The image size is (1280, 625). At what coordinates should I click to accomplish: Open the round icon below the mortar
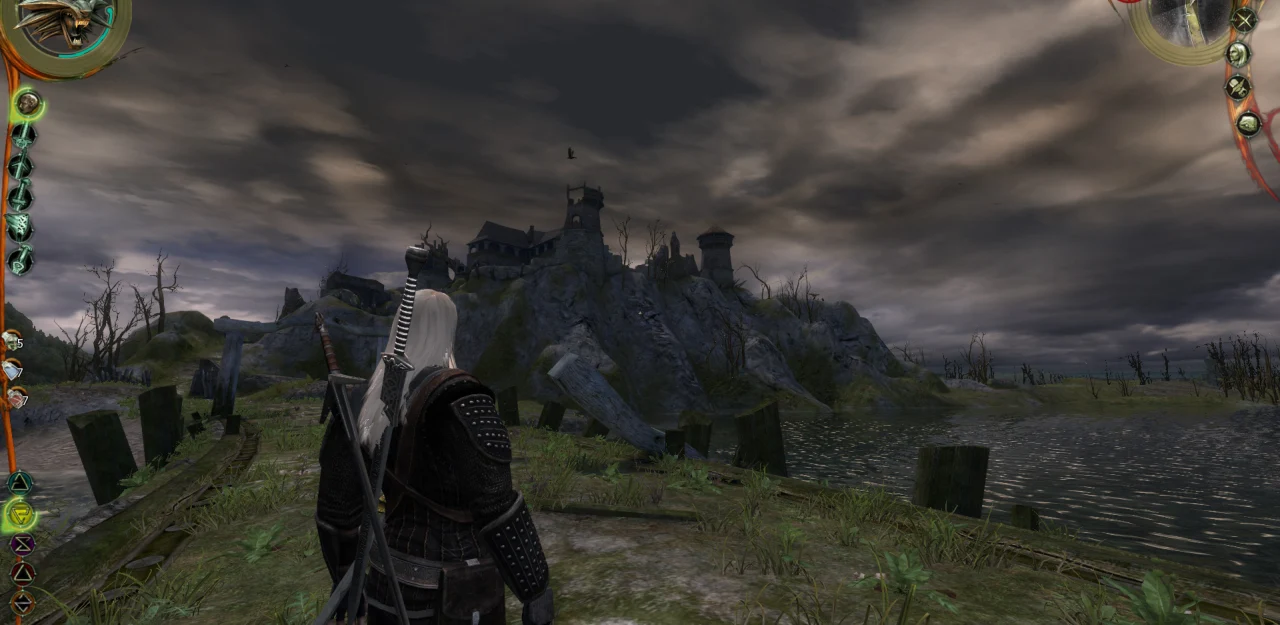pyautogui.click(x=1248, y=124)
